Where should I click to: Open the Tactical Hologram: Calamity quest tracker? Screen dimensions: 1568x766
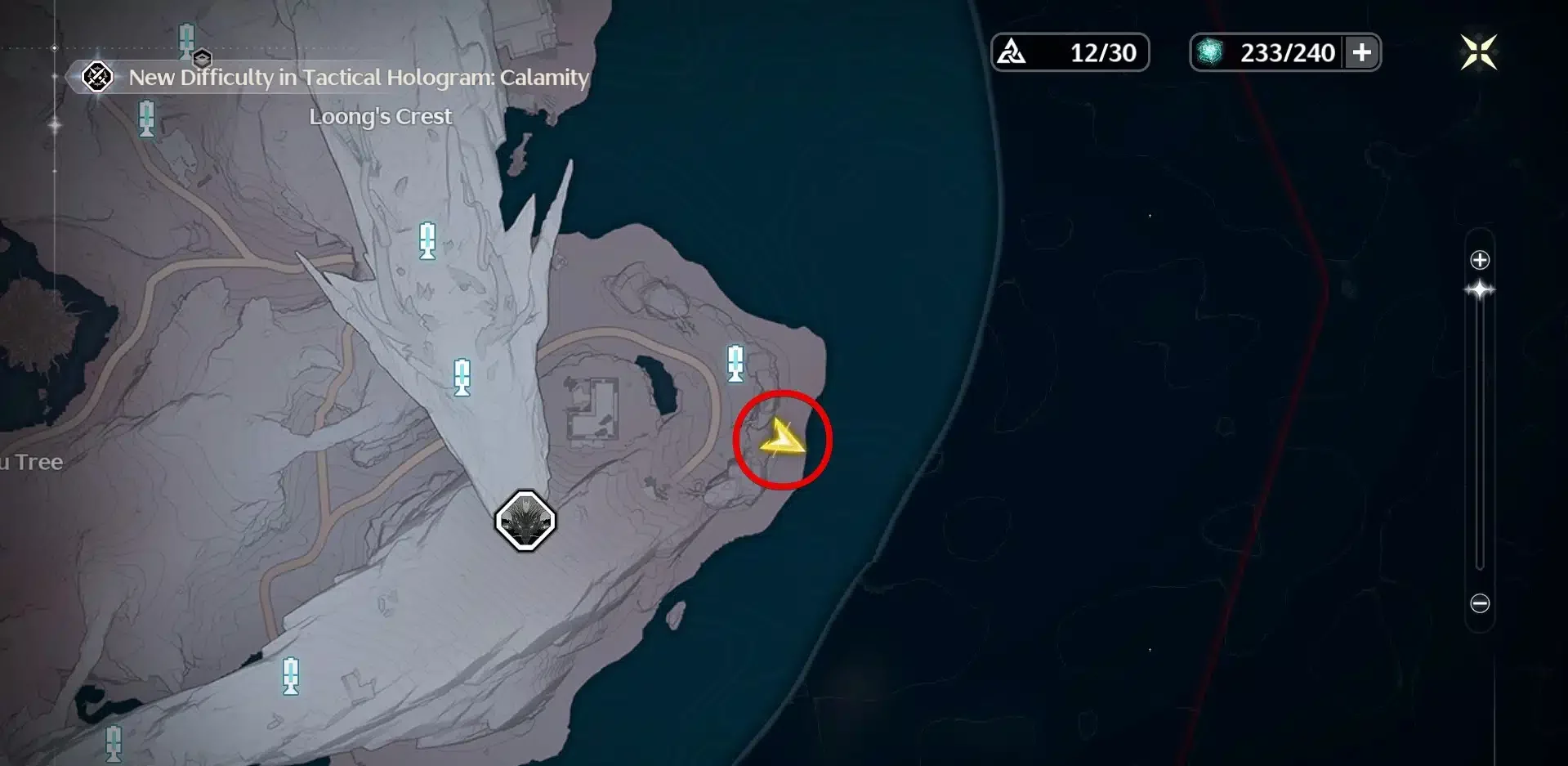[x=343, y=78]
